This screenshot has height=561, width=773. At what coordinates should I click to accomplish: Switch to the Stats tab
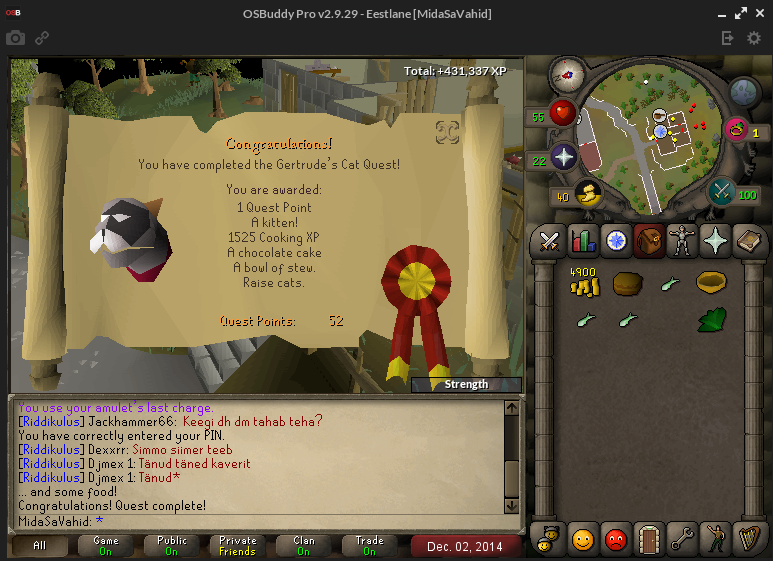click(x=582, y=240)
